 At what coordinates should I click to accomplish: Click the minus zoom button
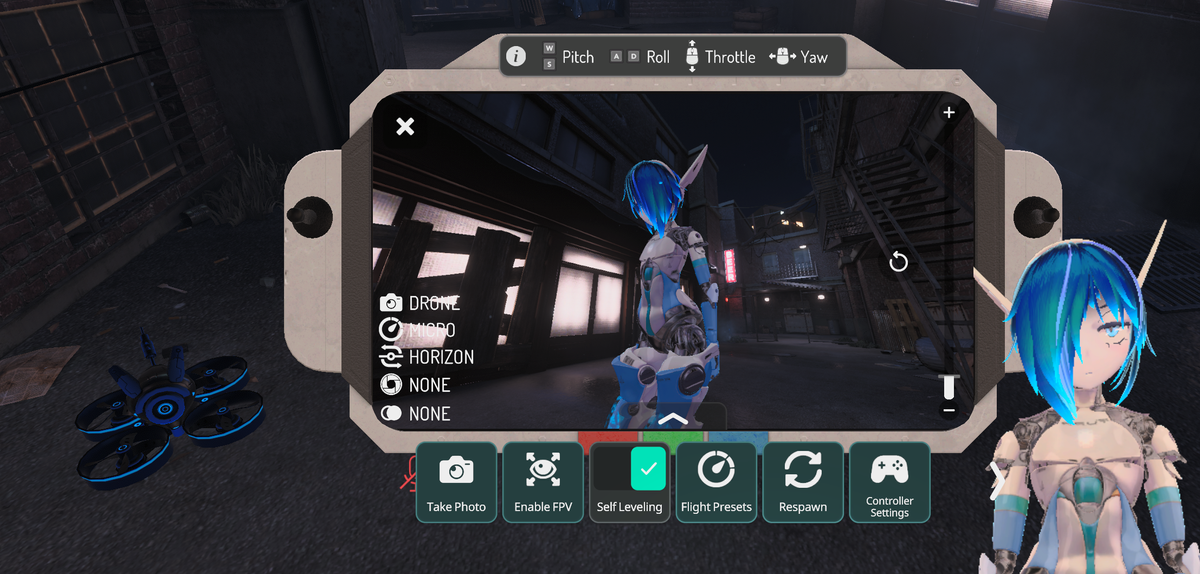[949, 411]
